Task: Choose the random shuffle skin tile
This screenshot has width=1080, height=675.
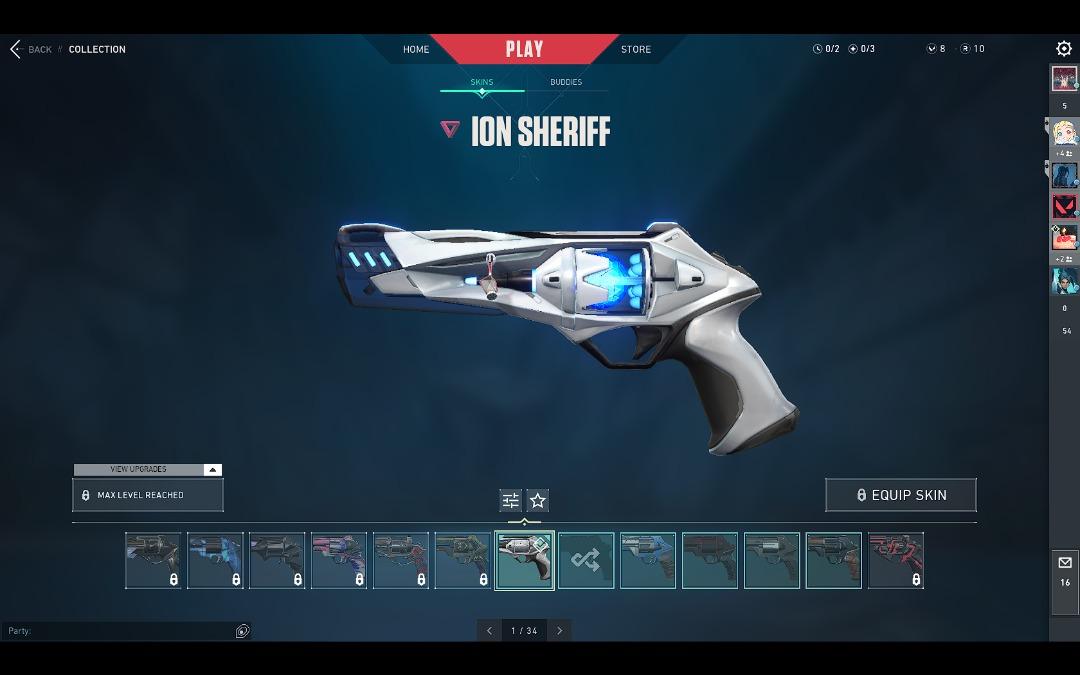Action: [586, 560]
